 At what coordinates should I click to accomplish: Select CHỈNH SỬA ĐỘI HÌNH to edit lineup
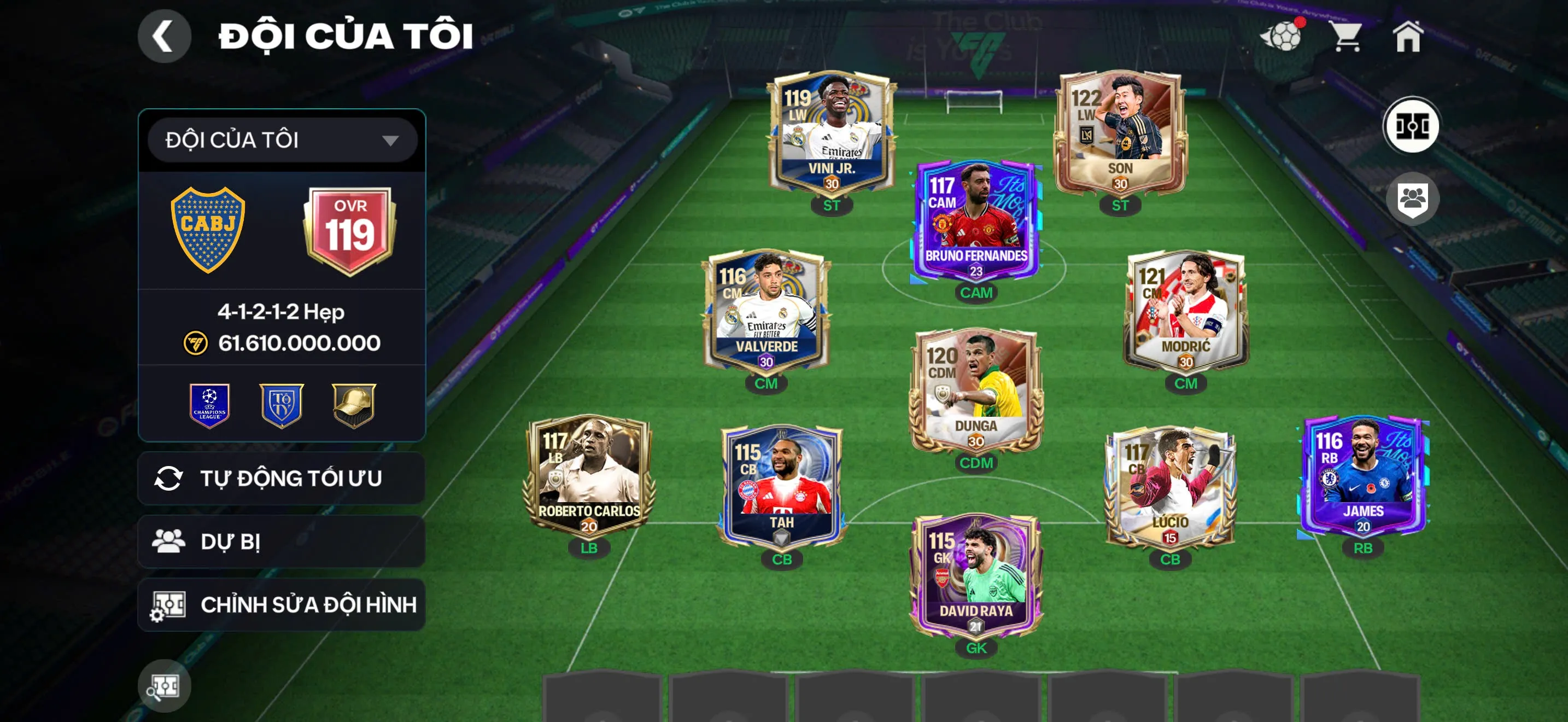tap(280, 604)
